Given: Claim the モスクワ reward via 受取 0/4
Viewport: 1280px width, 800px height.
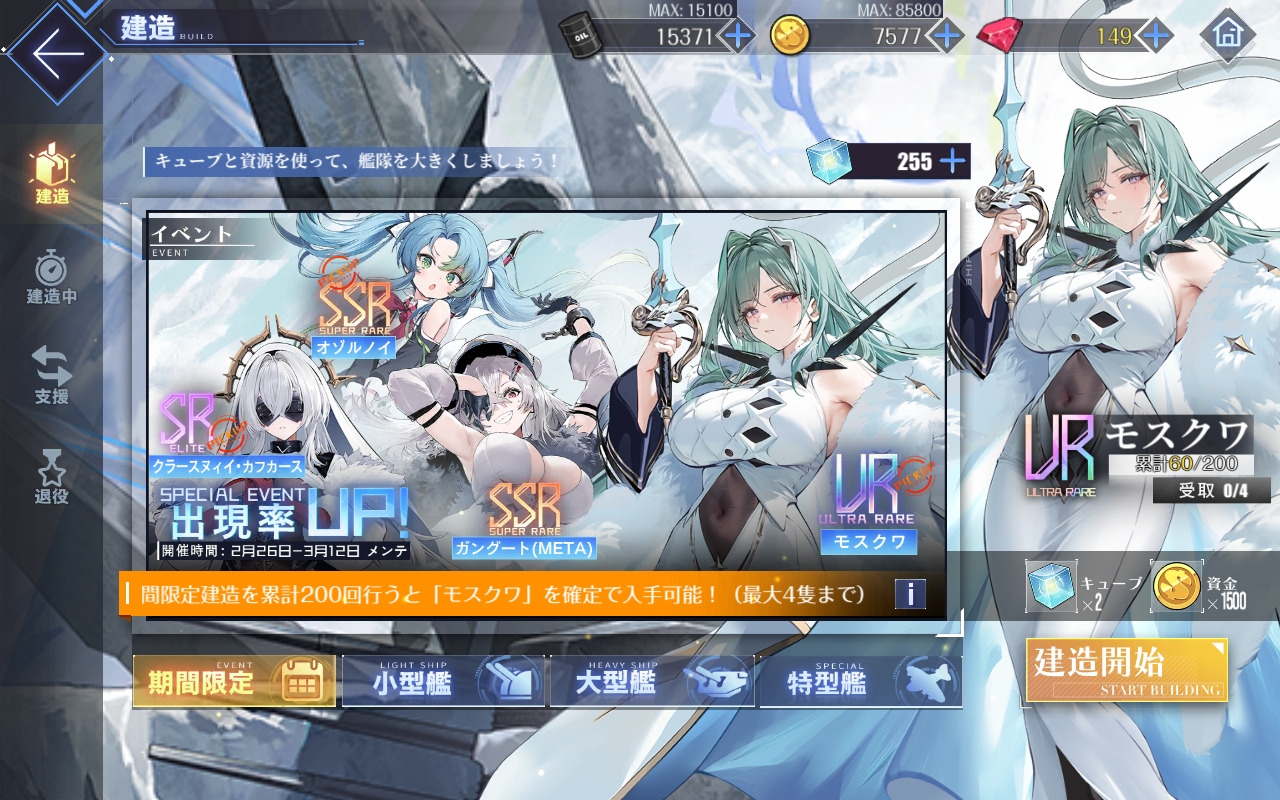Looking at the screenshot, I should [x=1211, y=490].
